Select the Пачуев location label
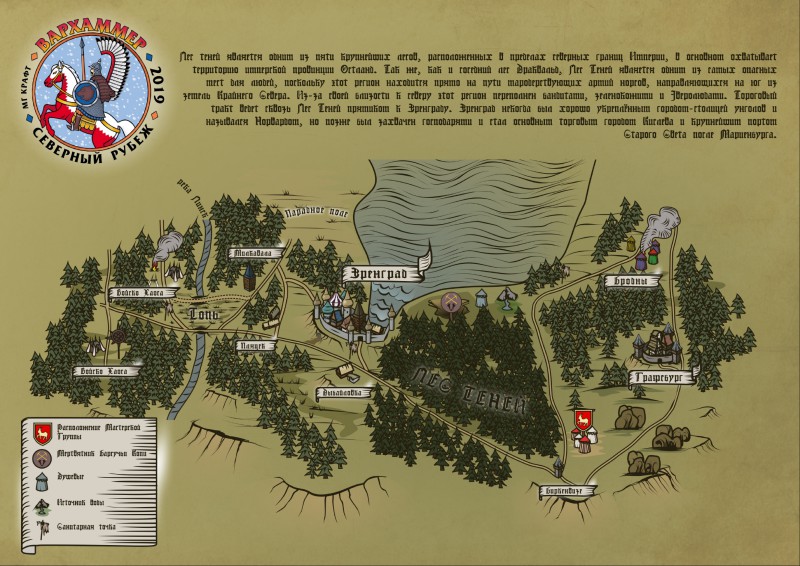Screen dimensions: 800x566 251,346
